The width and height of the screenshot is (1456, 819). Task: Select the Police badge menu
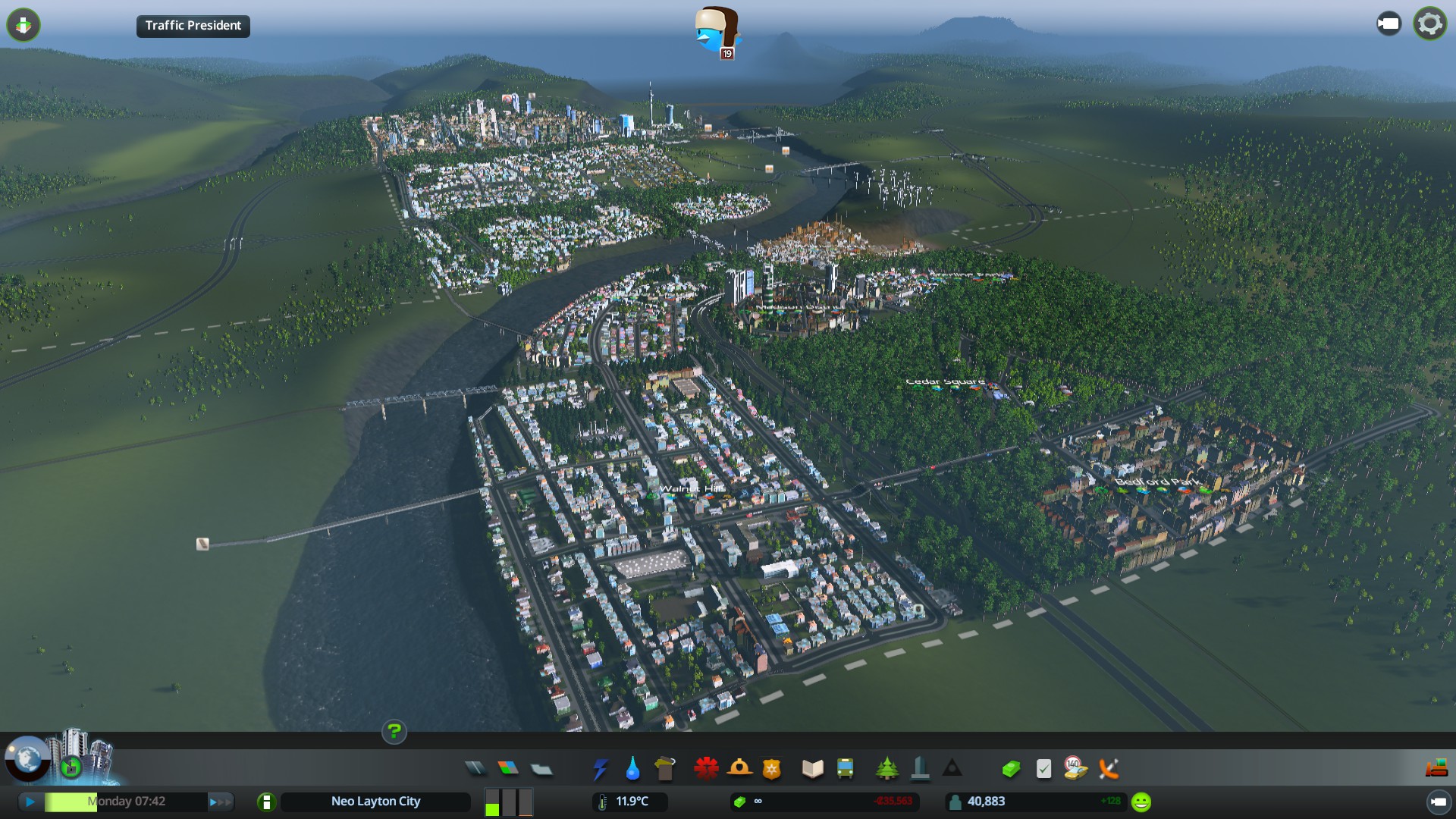click(771, 769)
